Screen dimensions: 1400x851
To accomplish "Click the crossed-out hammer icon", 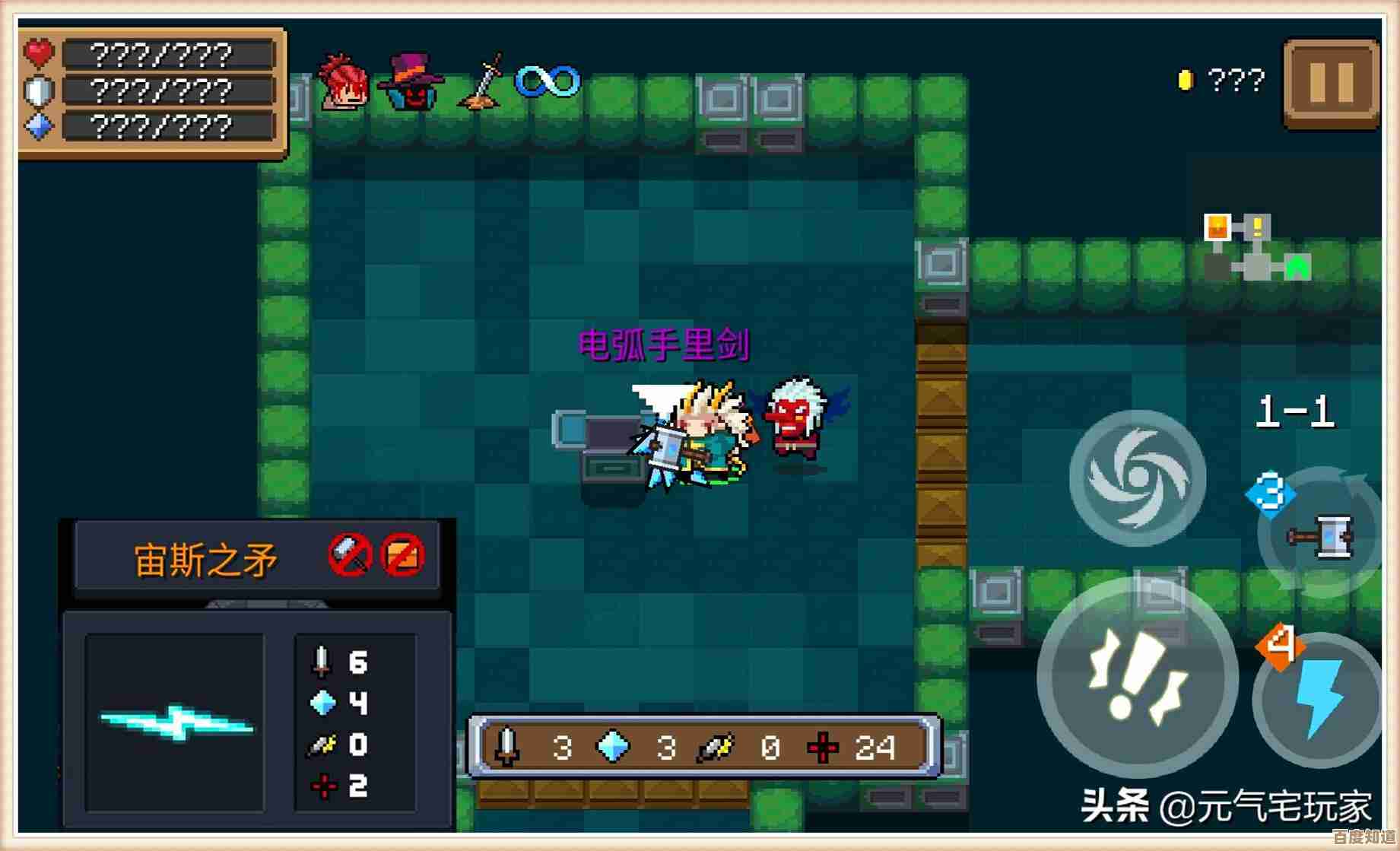I will [x=350, y=555].
